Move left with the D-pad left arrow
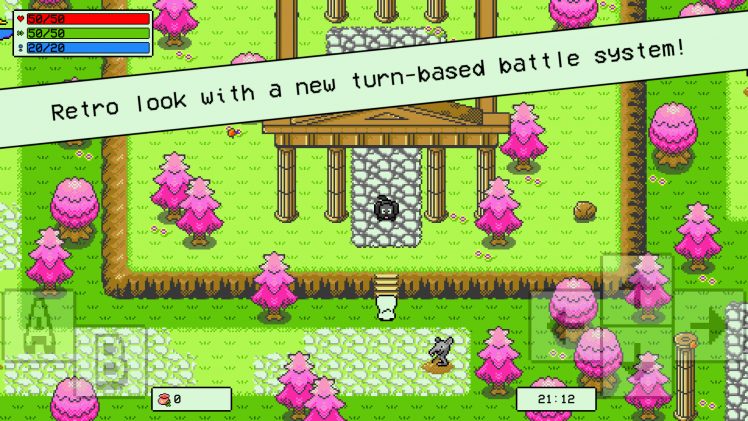Image resolution: width=748 pixels, height=421 pixels. click(565, 325)
